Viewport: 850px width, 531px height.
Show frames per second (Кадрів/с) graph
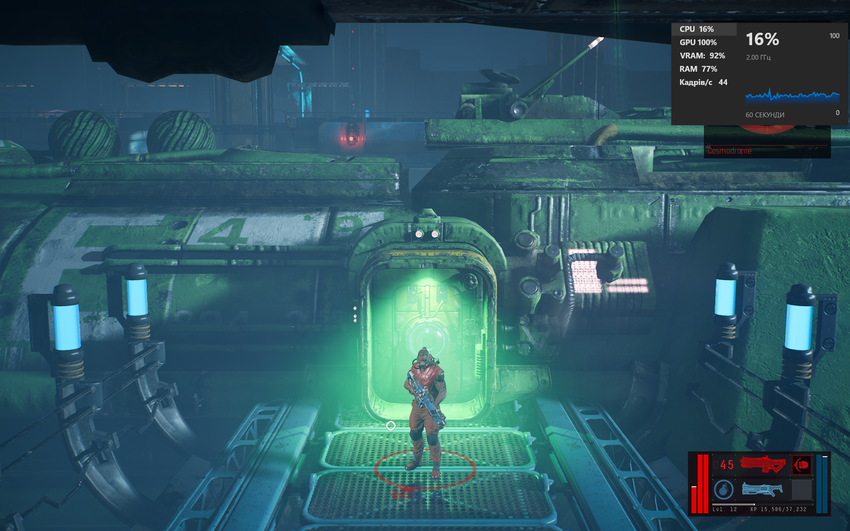pos(703,82)
